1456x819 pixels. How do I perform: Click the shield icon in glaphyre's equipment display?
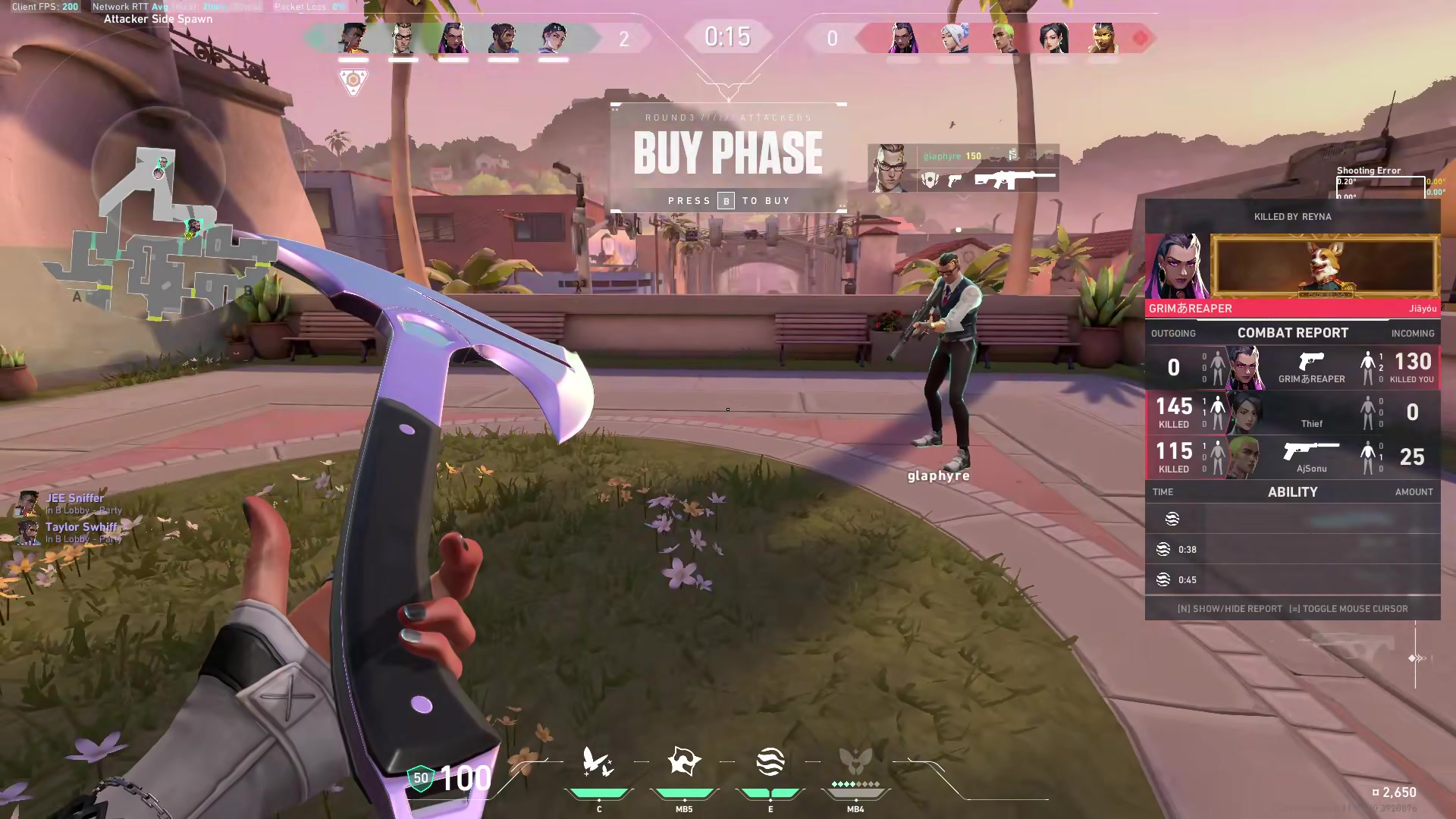[x=928, y=180]
